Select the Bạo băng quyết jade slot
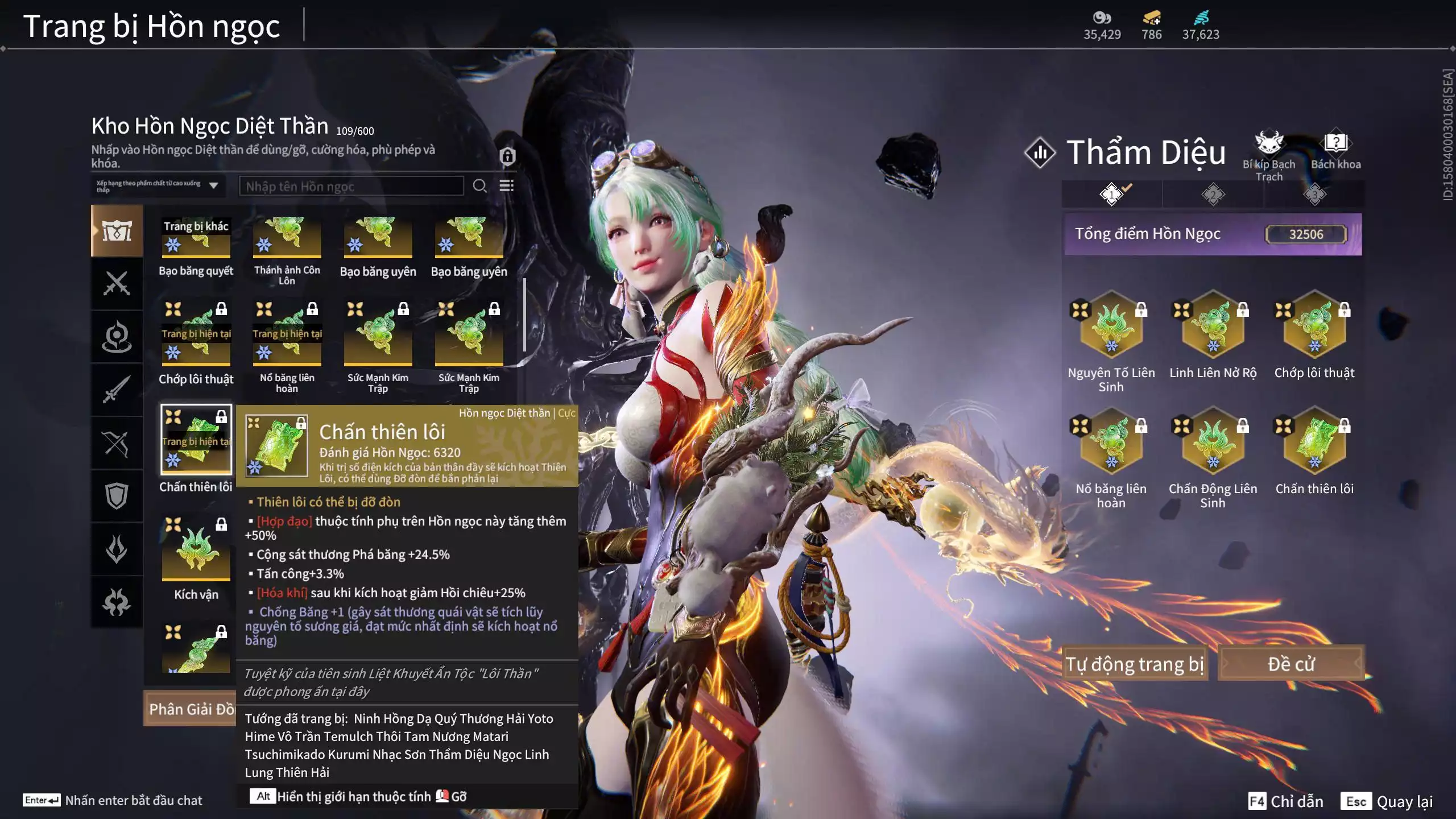The image size is (1456, 819). pyautogui.click(x=196, y=239)
